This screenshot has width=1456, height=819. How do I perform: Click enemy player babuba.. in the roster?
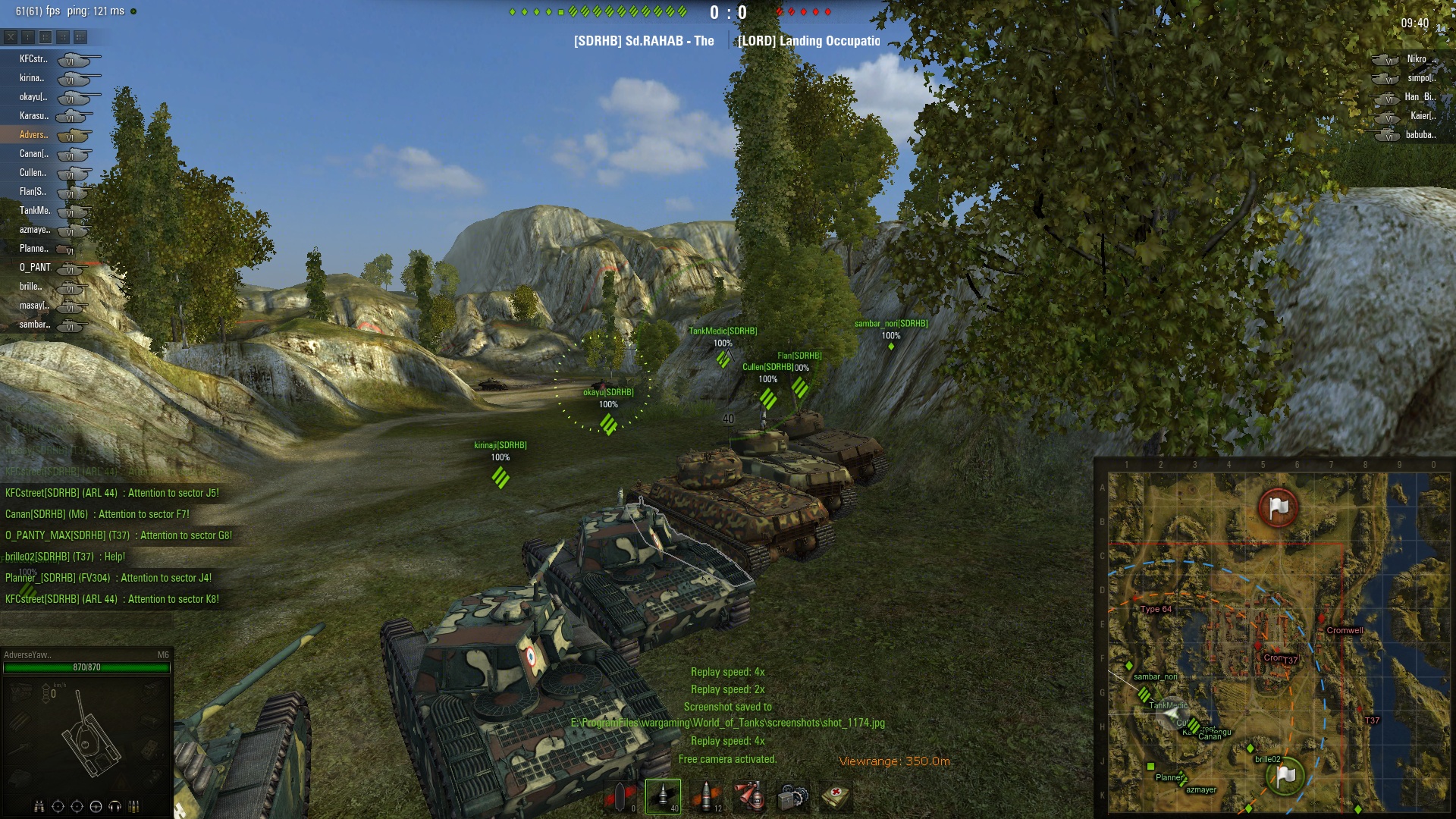tap(1420, 135)
